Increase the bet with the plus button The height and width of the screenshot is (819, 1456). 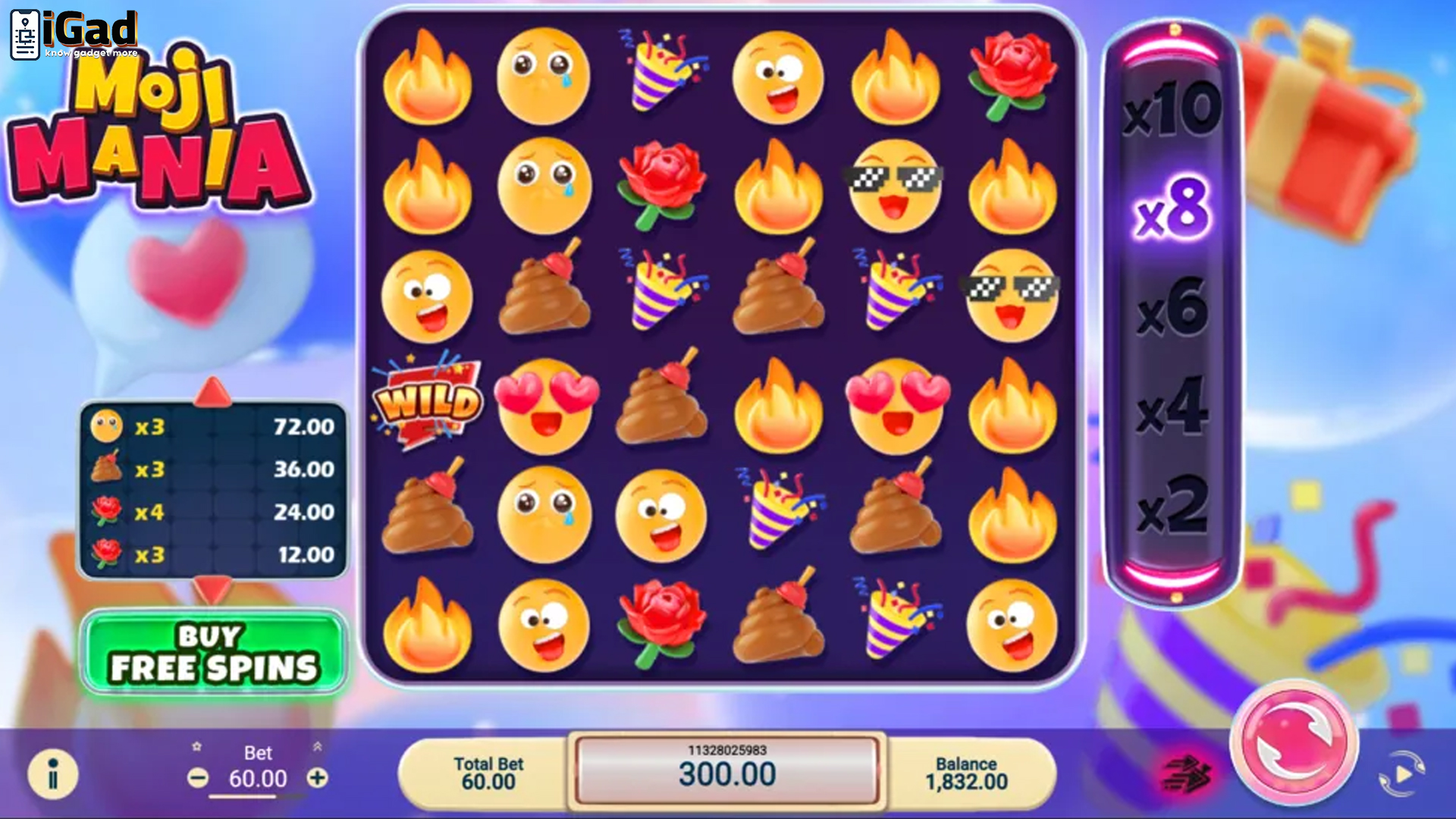coord(318,777)
